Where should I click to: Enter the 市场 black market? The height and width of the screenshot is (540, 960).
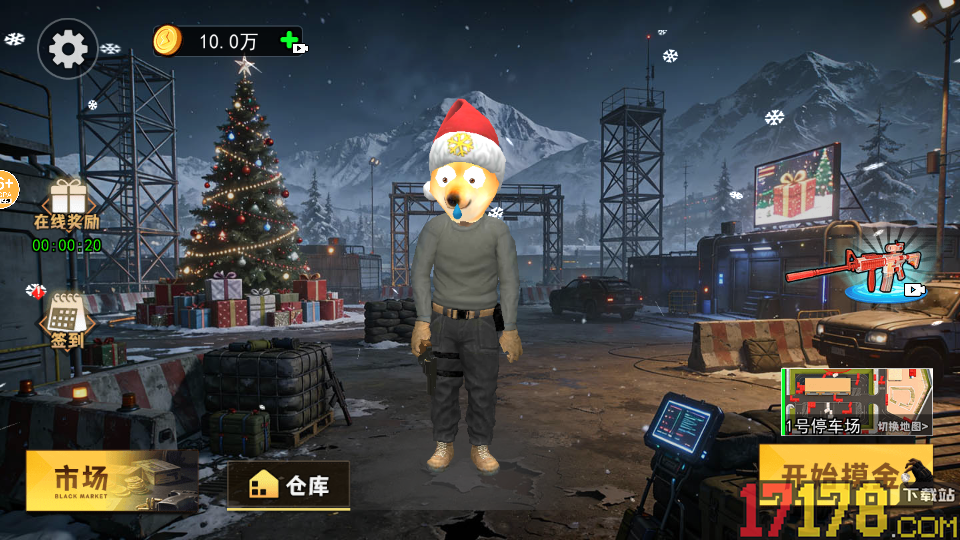pyautogui.click(x=110, y=480)
